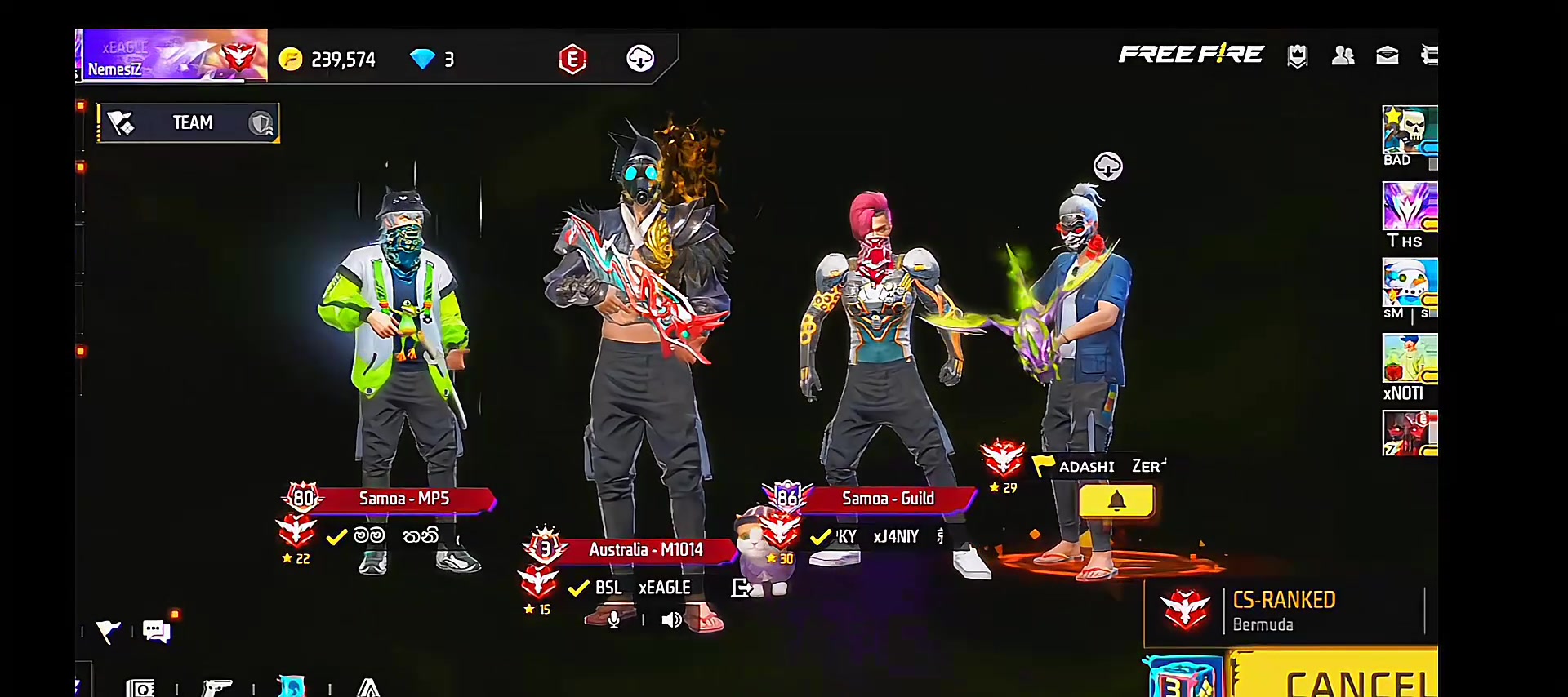1568x697 pixels.
Task: Open the pistol weapon icon
Action: point(216,688)
